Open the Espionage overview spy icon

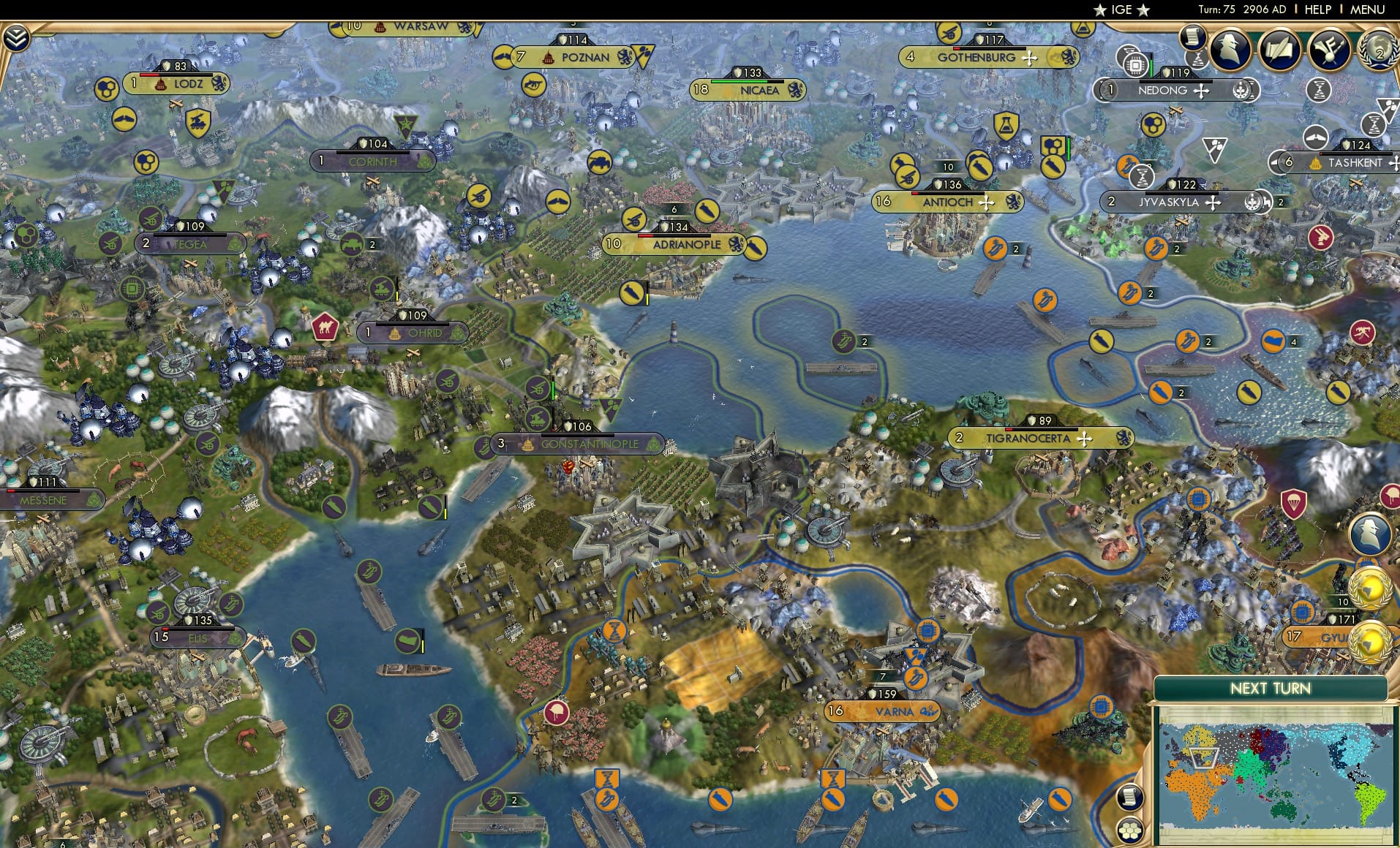pos(1229,49)
